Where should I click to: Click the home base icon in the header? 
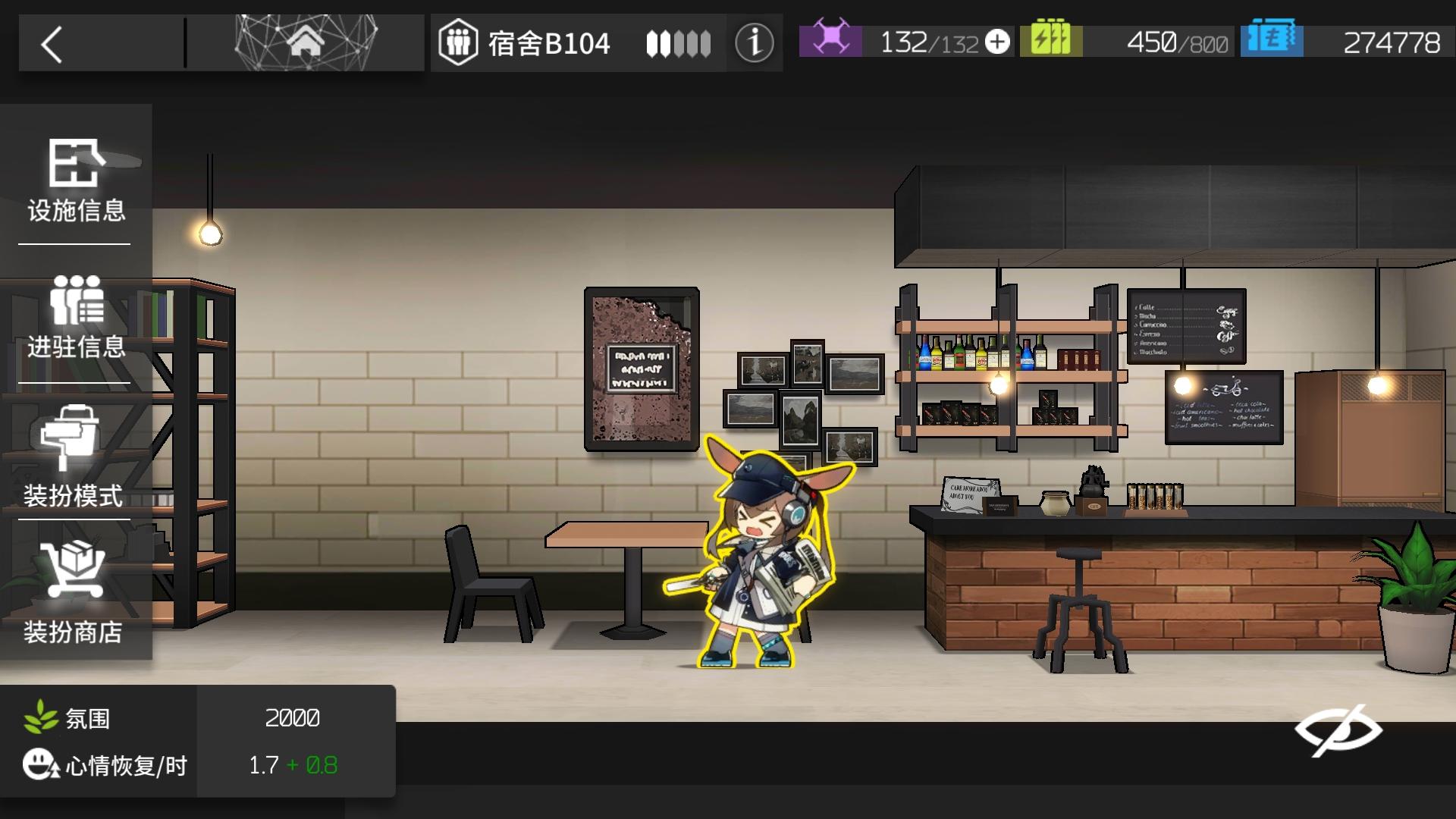[x=306, y=42]
